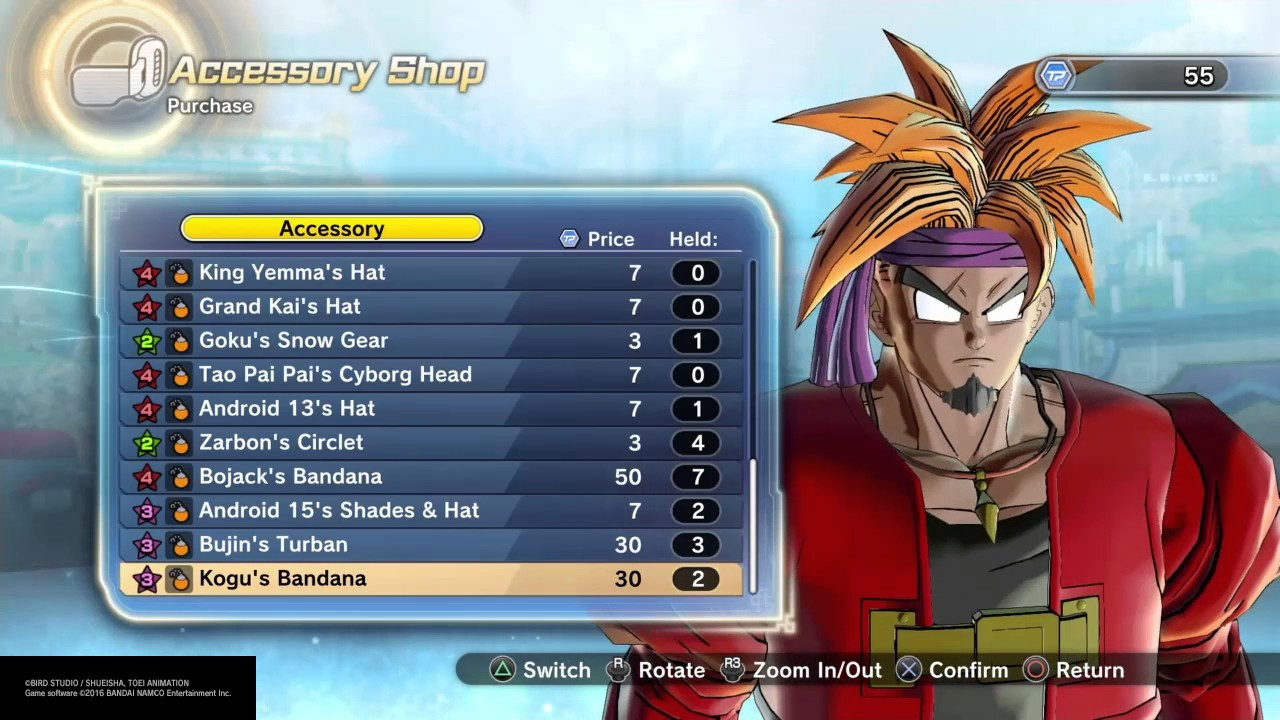The height and width of the screenshot is (720, 1280).
Task: Click the two-star rank icon on Zarbon's Circlet
Action: (x=146, y=442)
